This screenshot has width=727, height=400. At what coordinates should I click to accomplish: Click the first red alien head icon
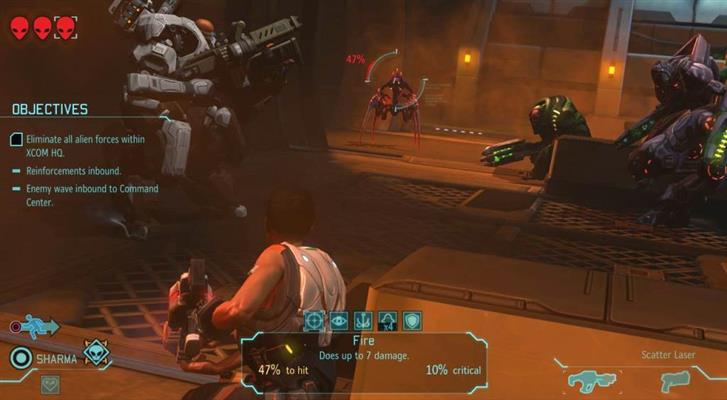[x=21, y=28]
